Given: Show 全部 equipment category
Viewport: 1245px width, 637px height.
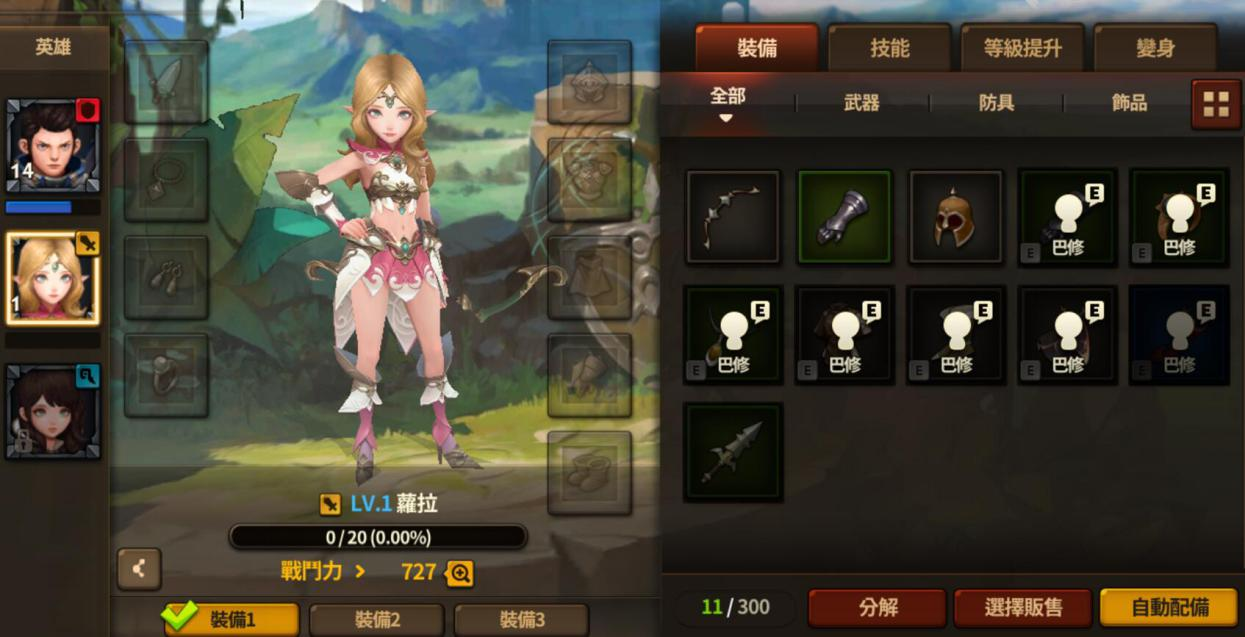Looking at the screenshot, I should click(727, 98).
